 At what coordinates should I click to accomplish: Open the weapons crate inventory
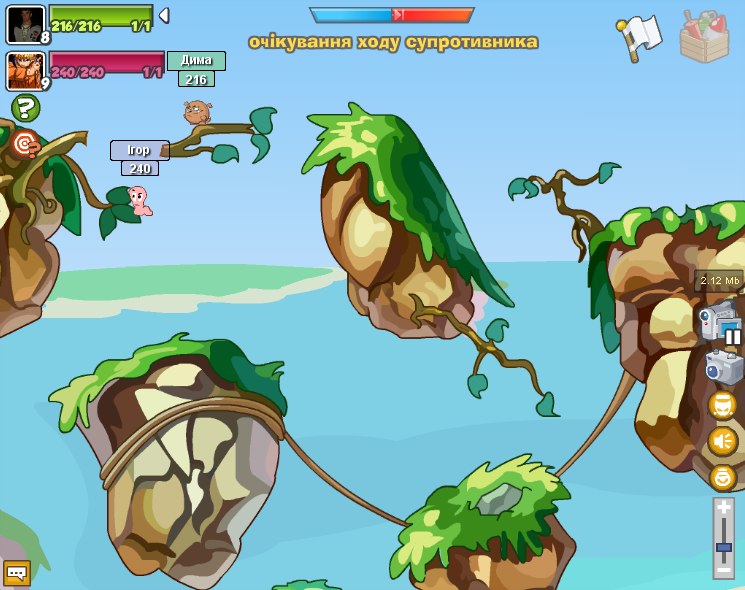pos(704,37)
